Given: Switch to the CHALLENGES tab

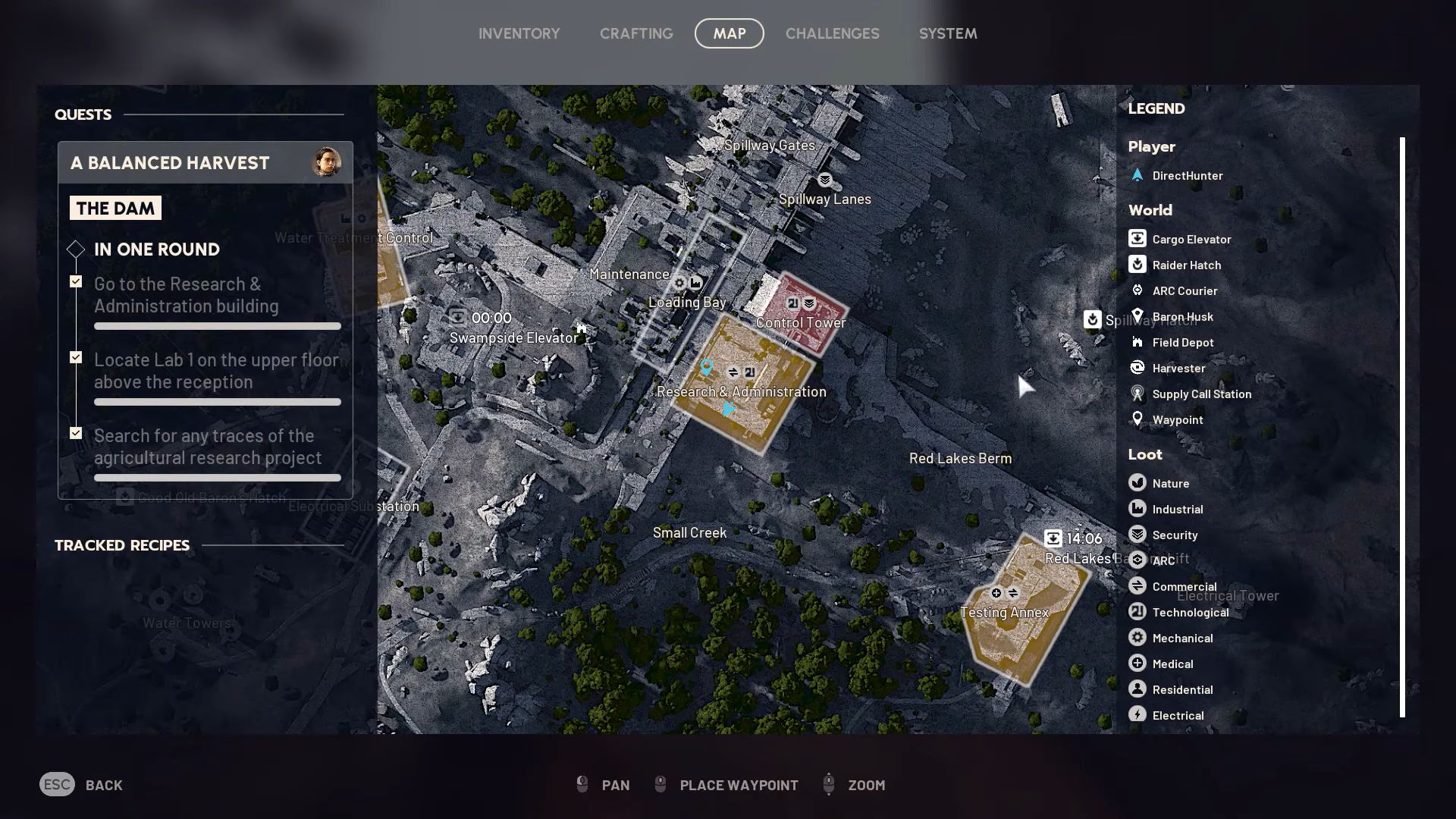Looking at the screenshot, I should (x=832, y=33).
